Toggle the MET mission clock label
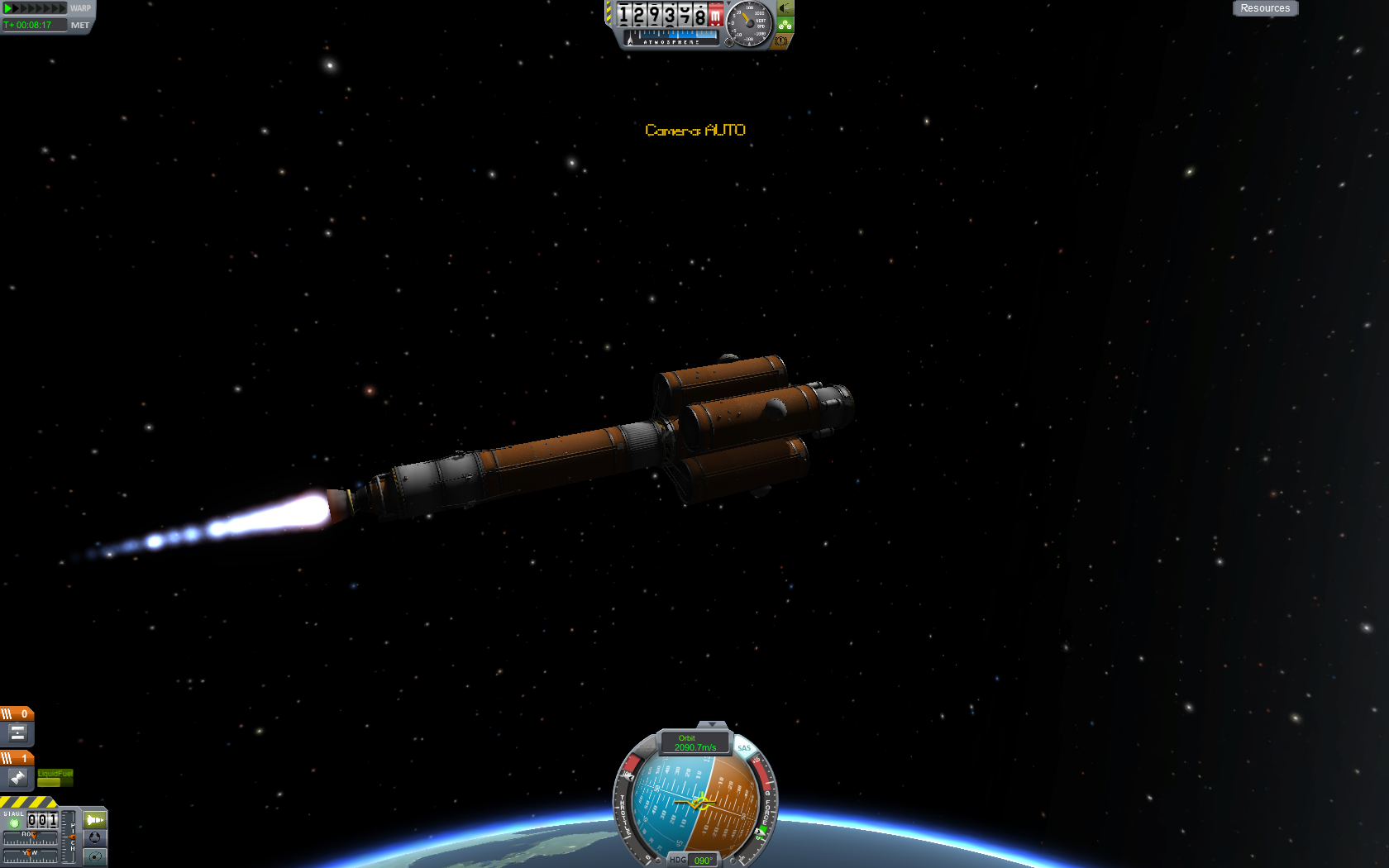 pyautogui.click(x=80, y=25)
